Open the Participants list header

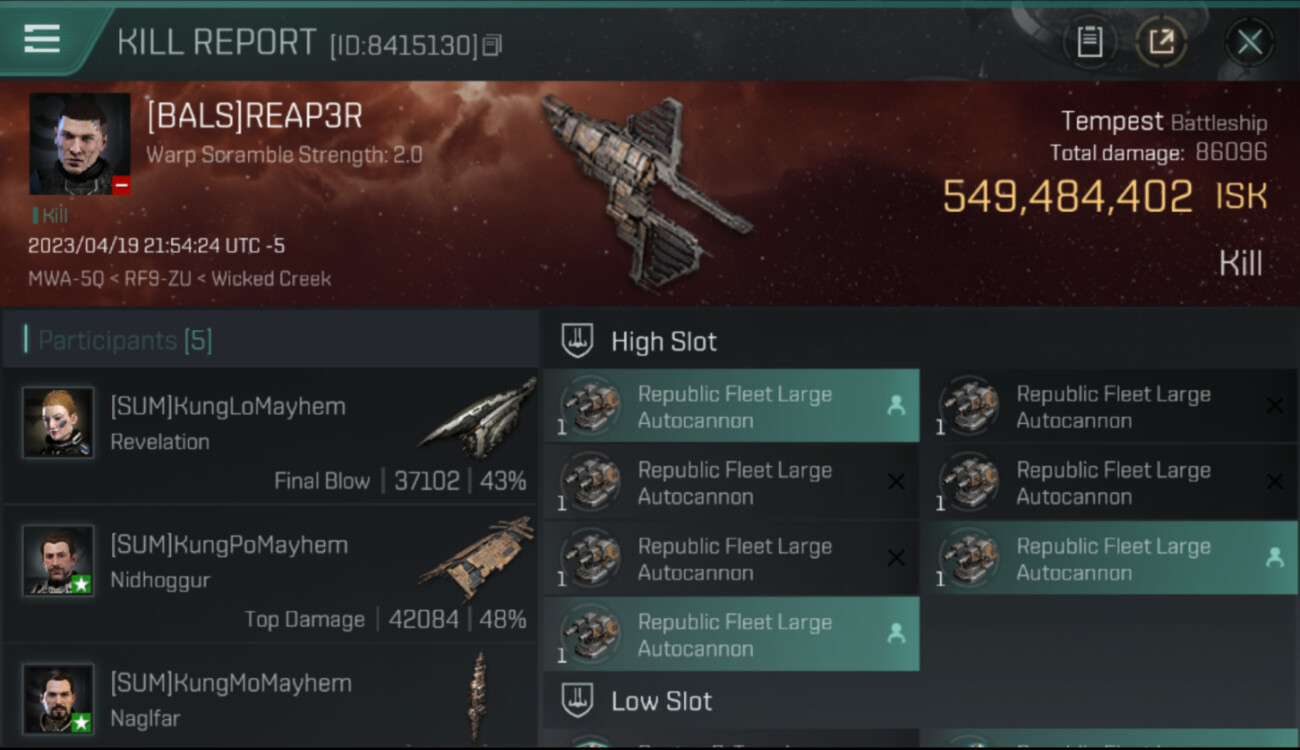pyautogui.click(x=125, y=341)
